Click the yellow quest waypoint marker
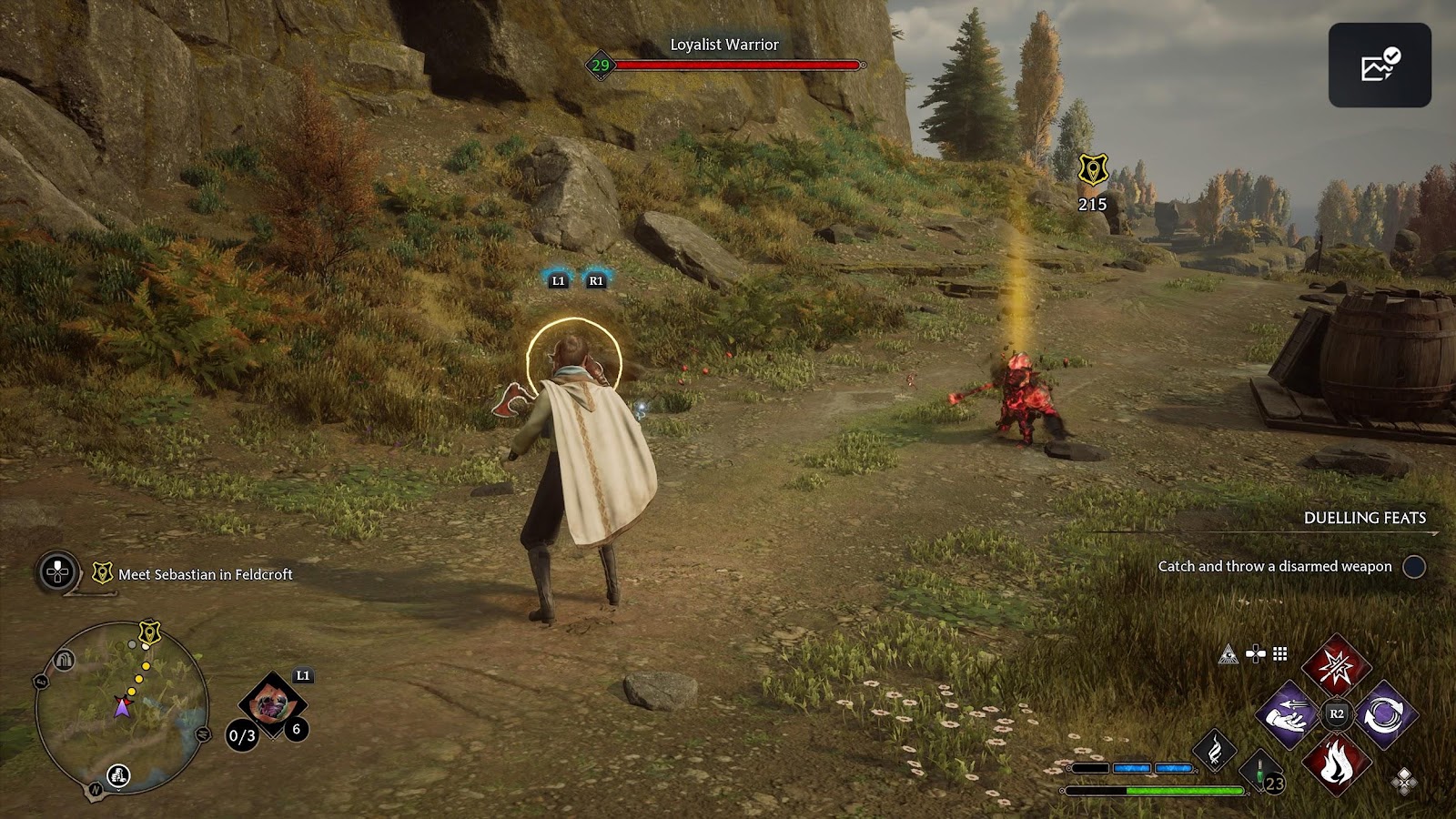Viewport: 1456px width, 819px height. coord(1092,170)
